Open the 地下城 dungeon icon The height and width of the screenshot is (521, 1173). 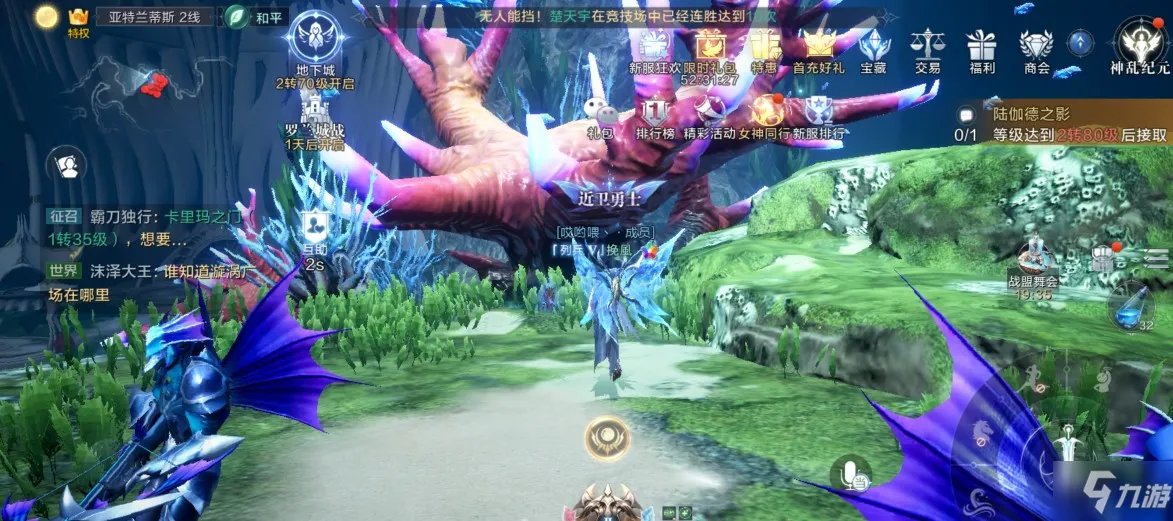pos(315,40)
